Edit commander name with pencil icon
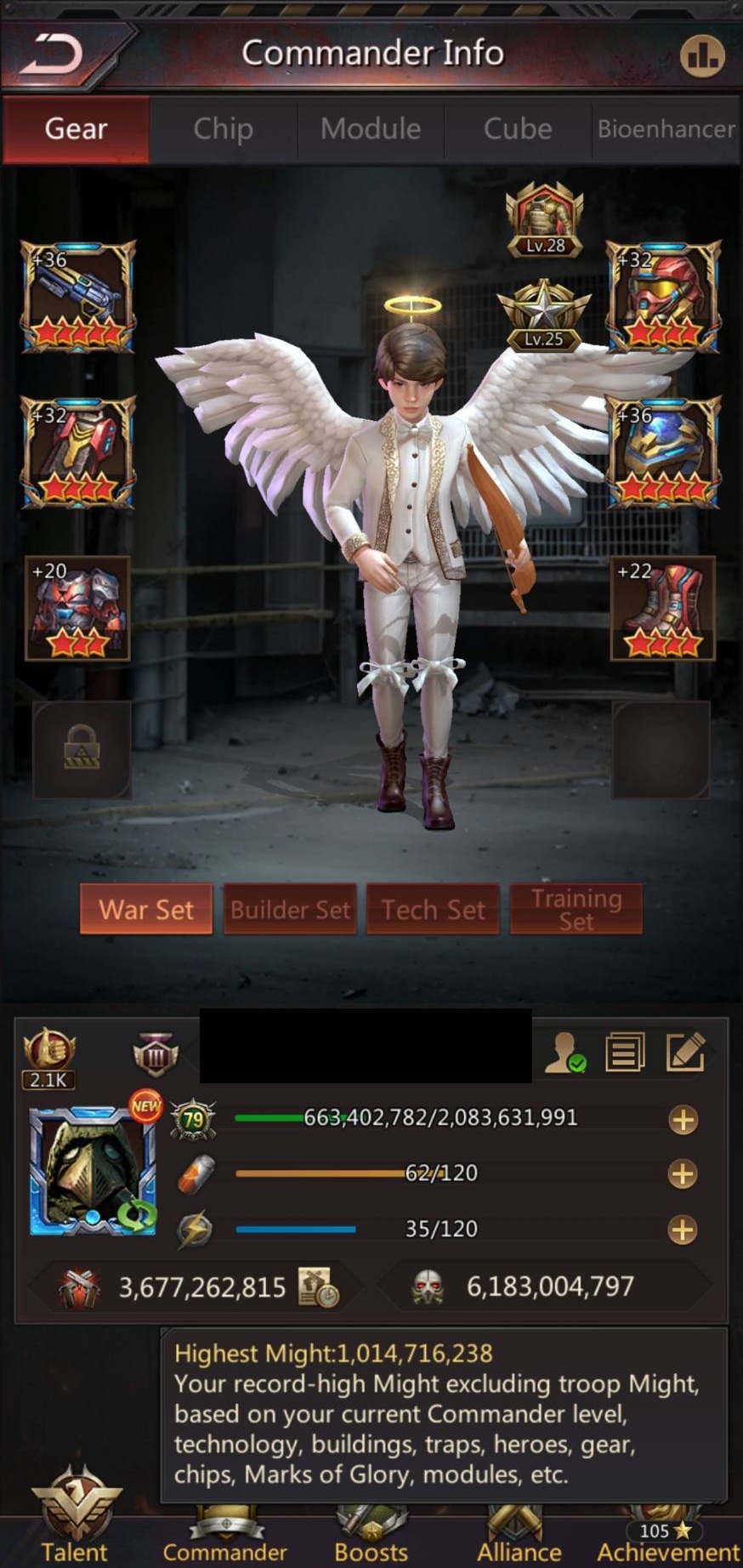 point(685,1052)
